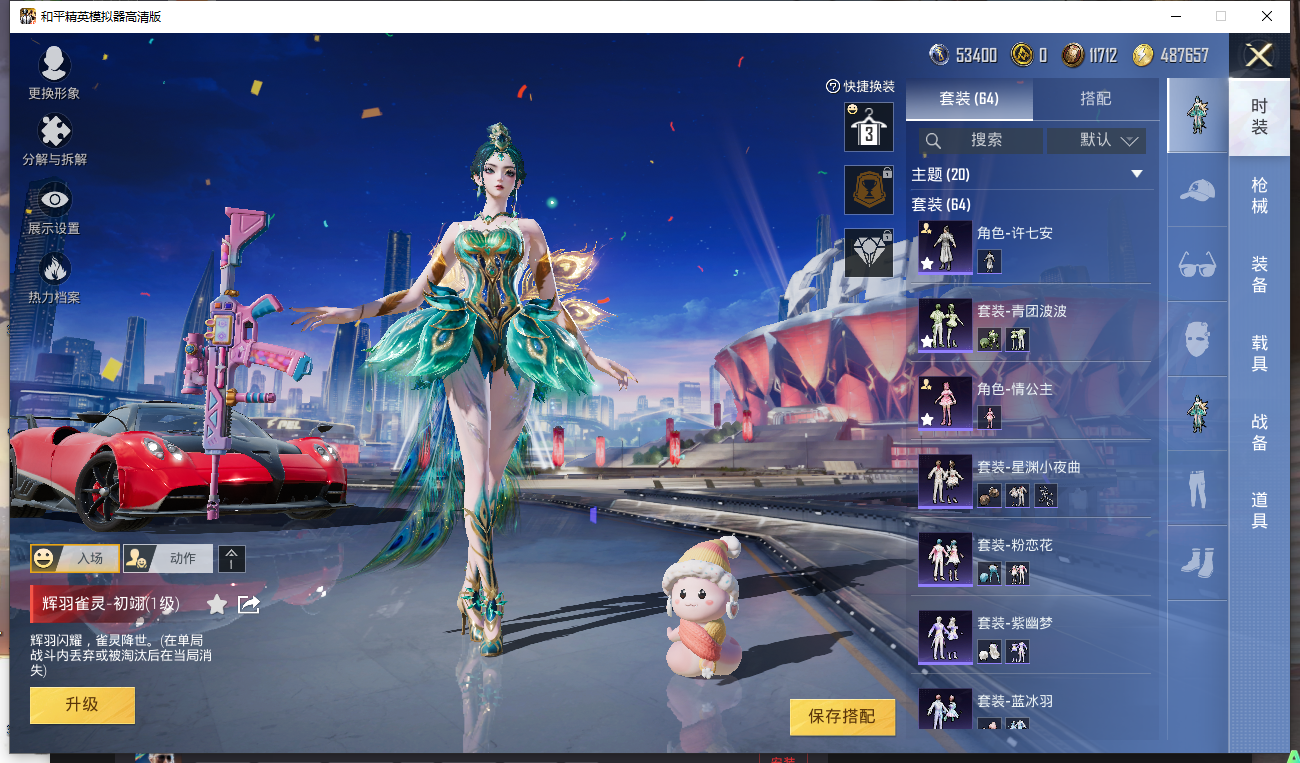Open 展示设置 display settings
The width and height of the screenshot is (1300, 763).
click(54, 205)
